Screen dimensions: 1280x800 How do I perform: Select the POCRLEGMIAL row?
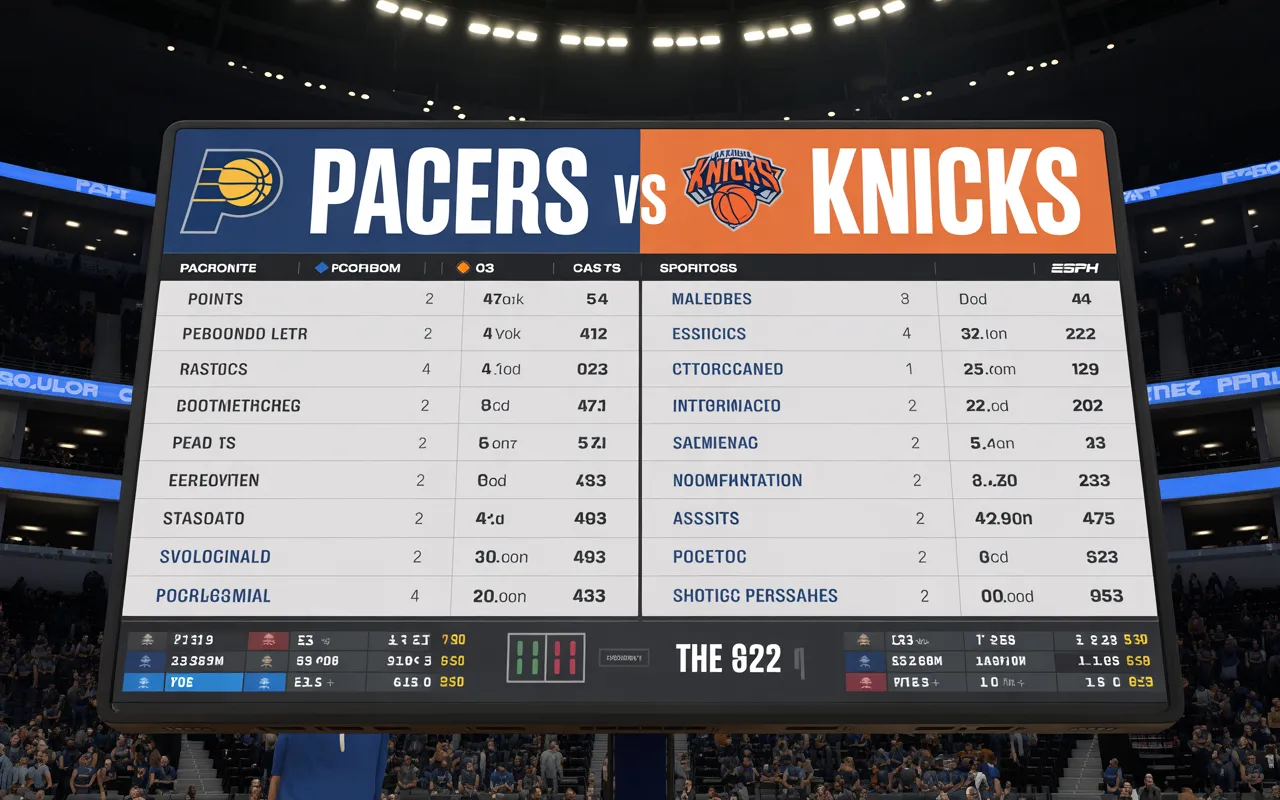[x=213, y=596]
